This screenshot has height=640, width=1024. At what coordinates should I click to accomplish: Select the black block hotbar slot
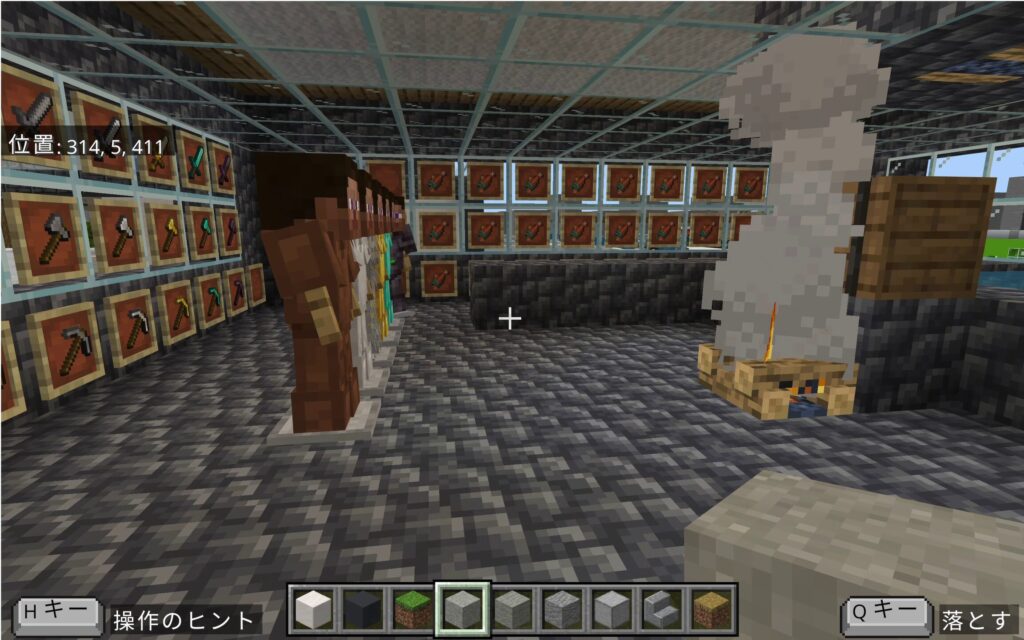click(363, 609)
